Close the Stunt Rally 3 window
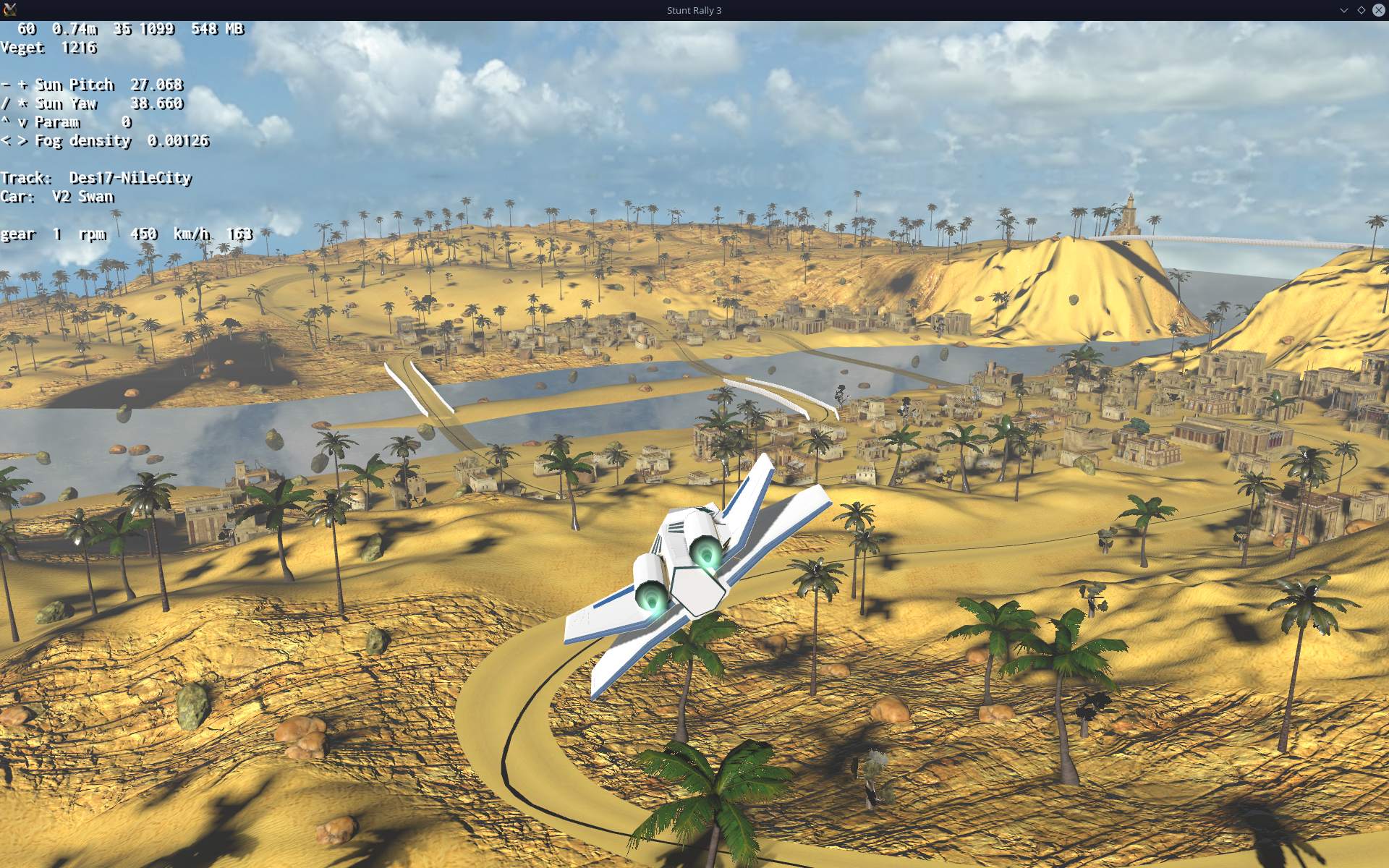1389x868 pixels. [1378, 10]
